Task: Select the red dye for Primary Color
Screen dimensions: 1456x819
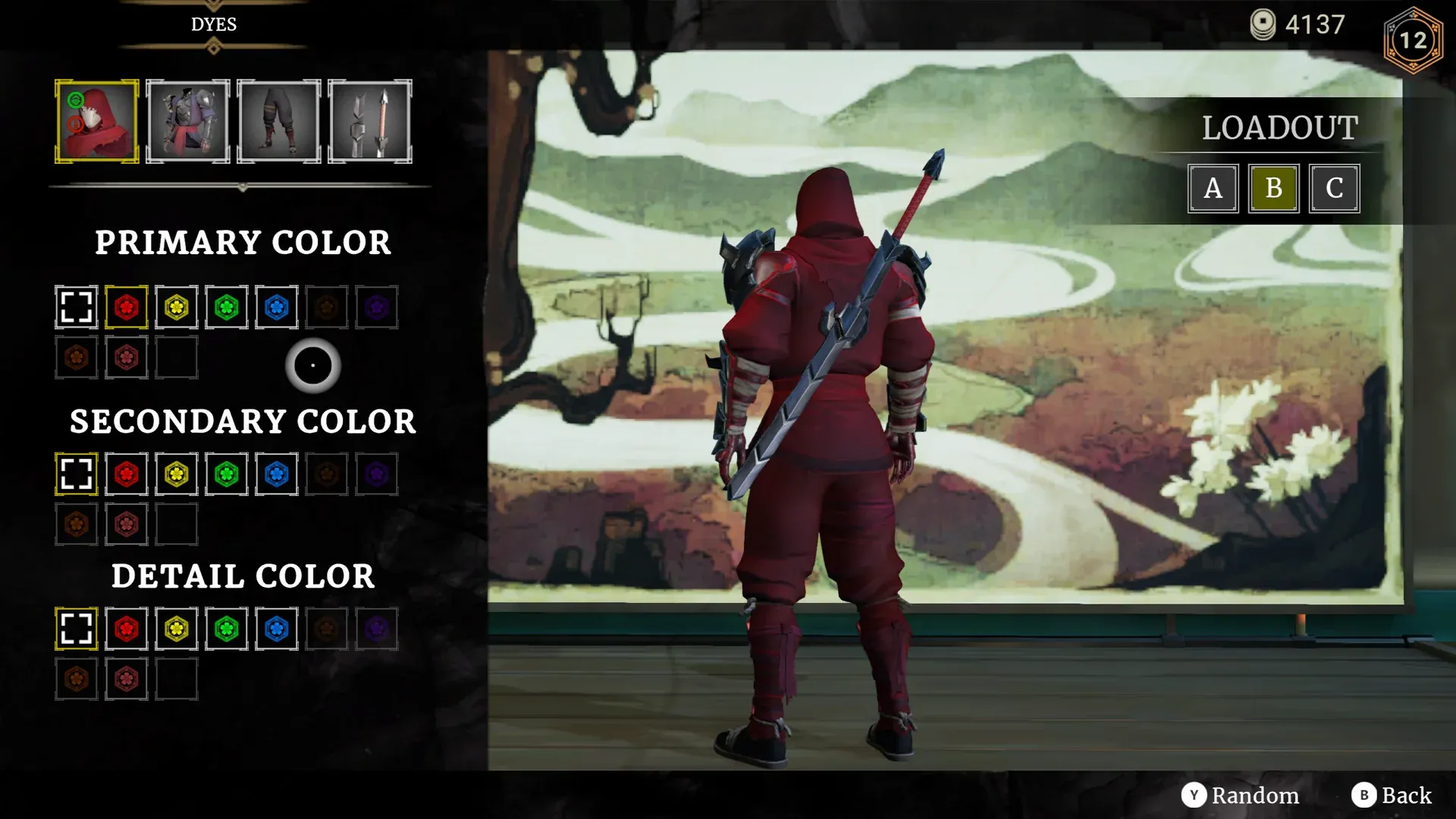Action: [x=126, y=306]
